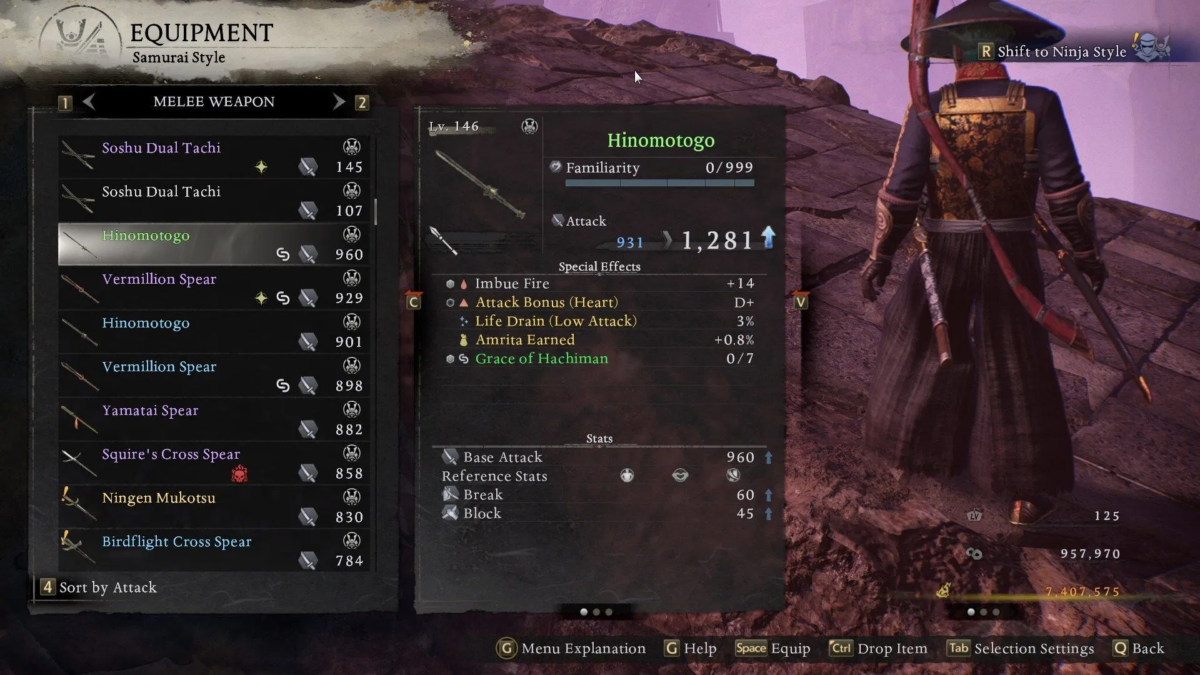Go Back from the equipment menu

[1138, 649]
